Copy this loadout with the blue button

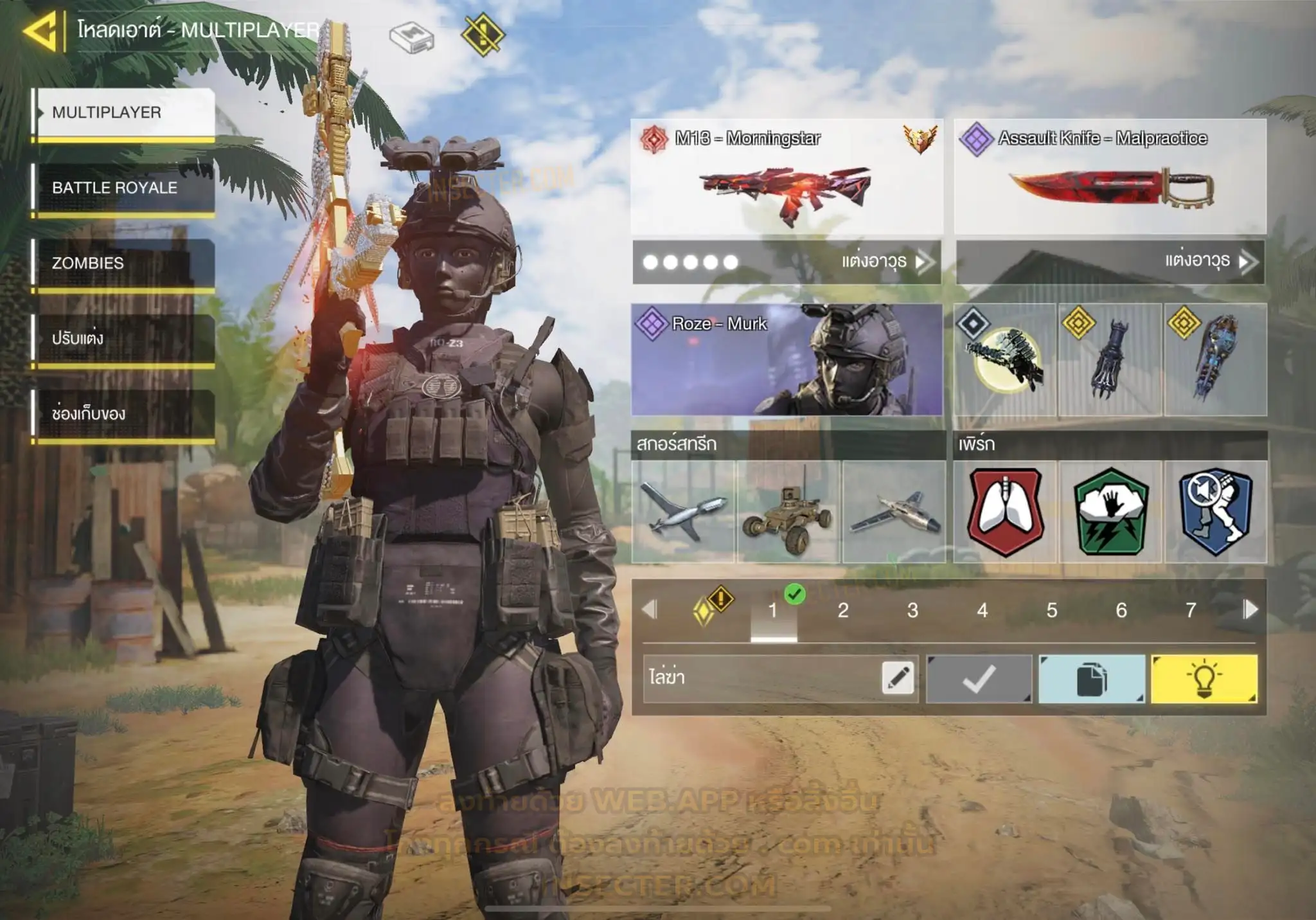(x=1091, y=678)
